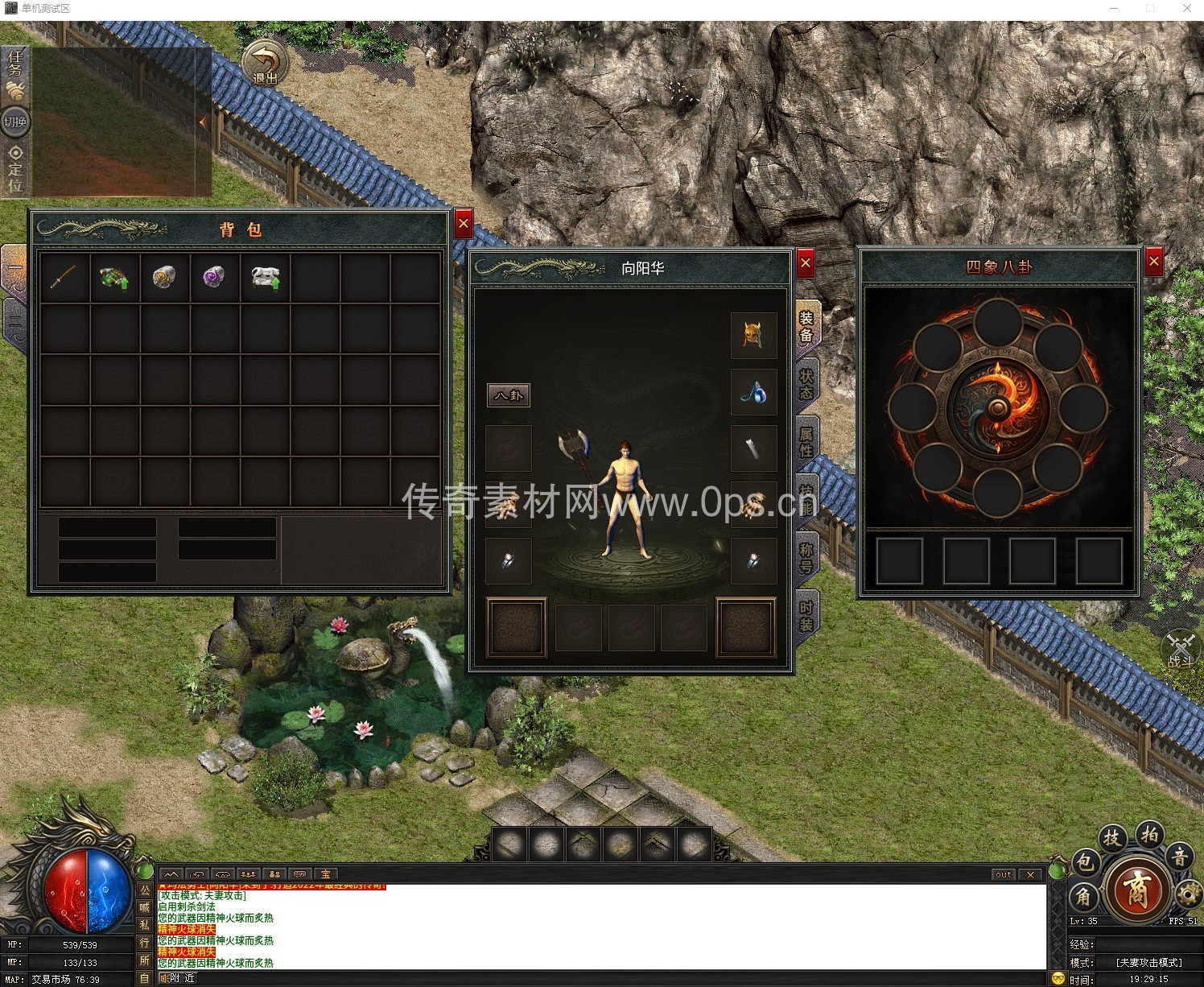Select the sword in the backpack
The image size is (1204, 987).
pos(64,278)
